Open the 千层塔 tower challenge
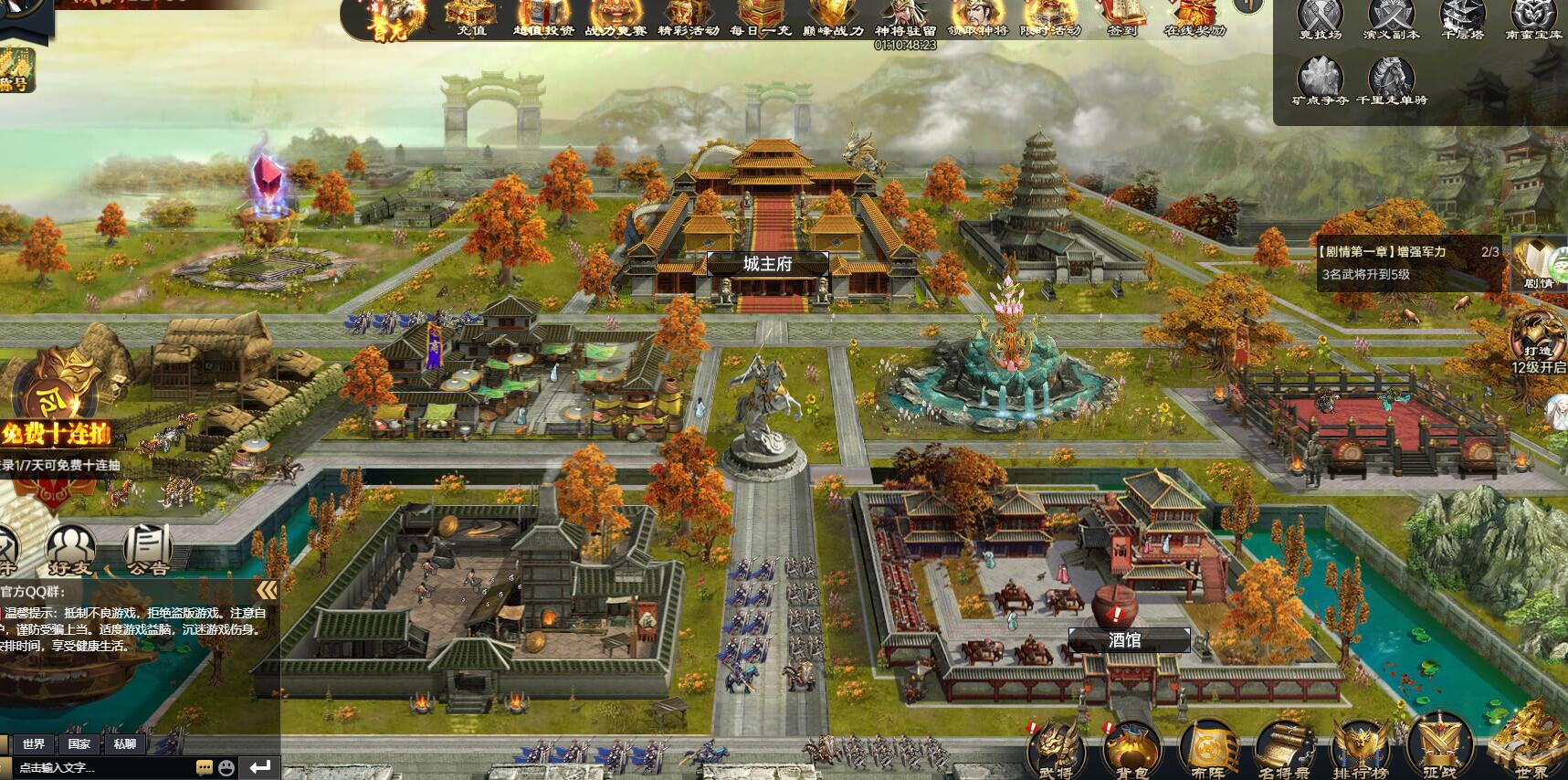This screenshot has width=1568, height=780. [x=1462, y=18]
